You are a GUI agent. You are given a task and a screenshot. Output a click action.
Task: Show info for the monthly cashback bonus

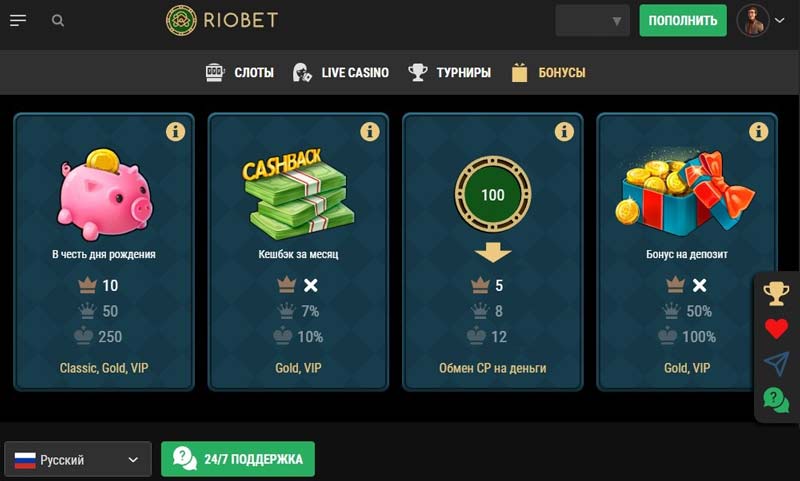click(369, 131)
